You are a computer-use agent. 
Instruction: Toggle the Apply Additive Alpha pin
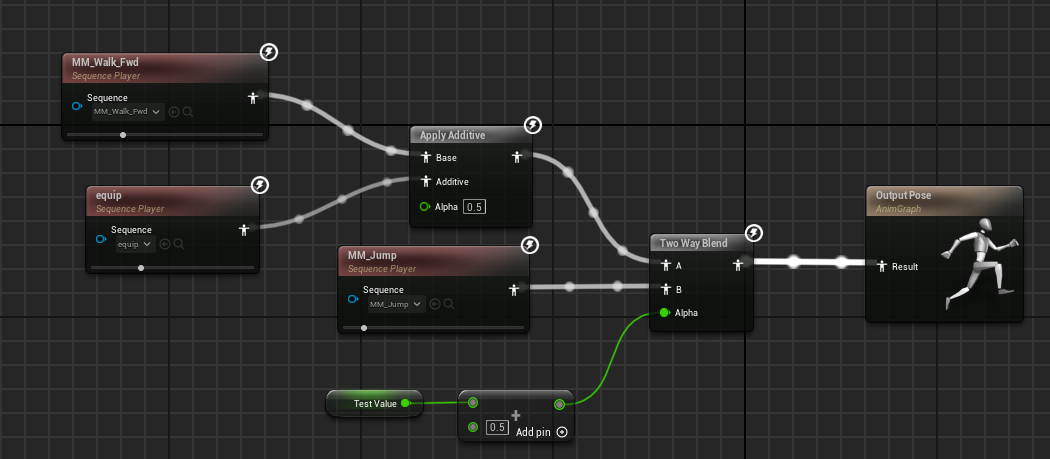coord(425,206)
